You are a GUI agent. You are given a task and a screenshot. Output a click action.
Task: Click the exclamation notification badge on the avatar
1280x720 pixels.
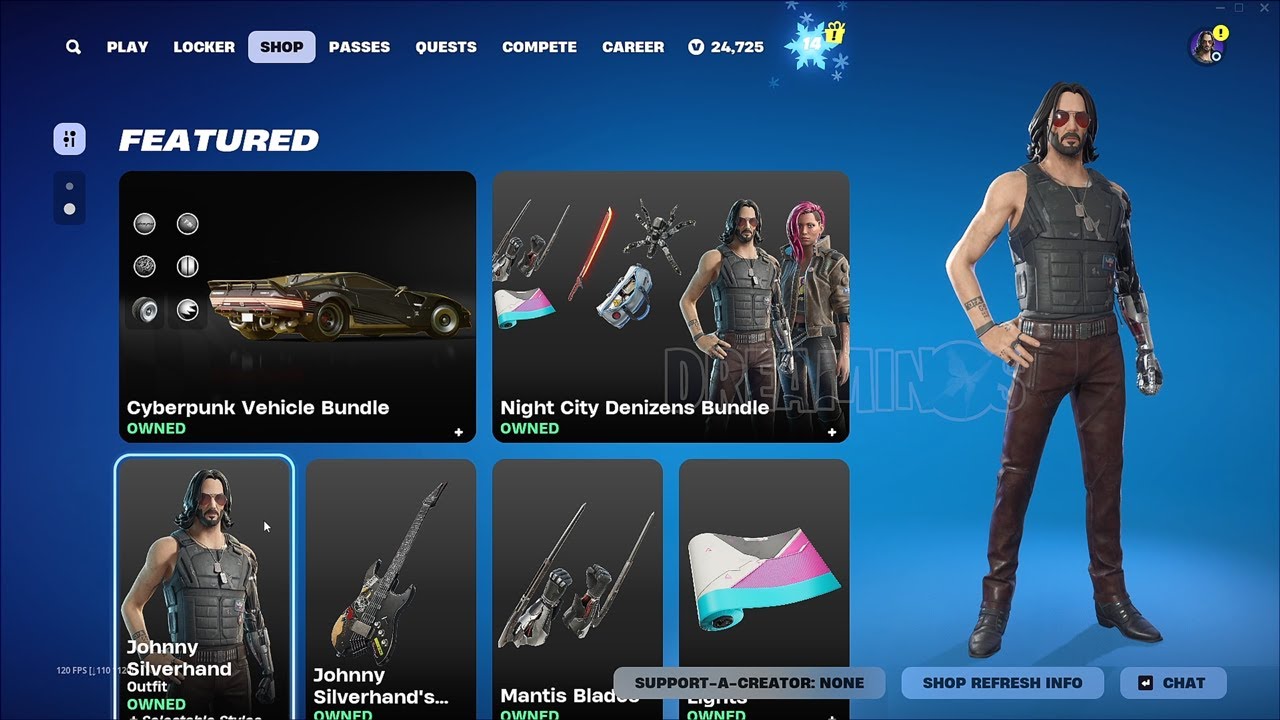pos(1221,32)
